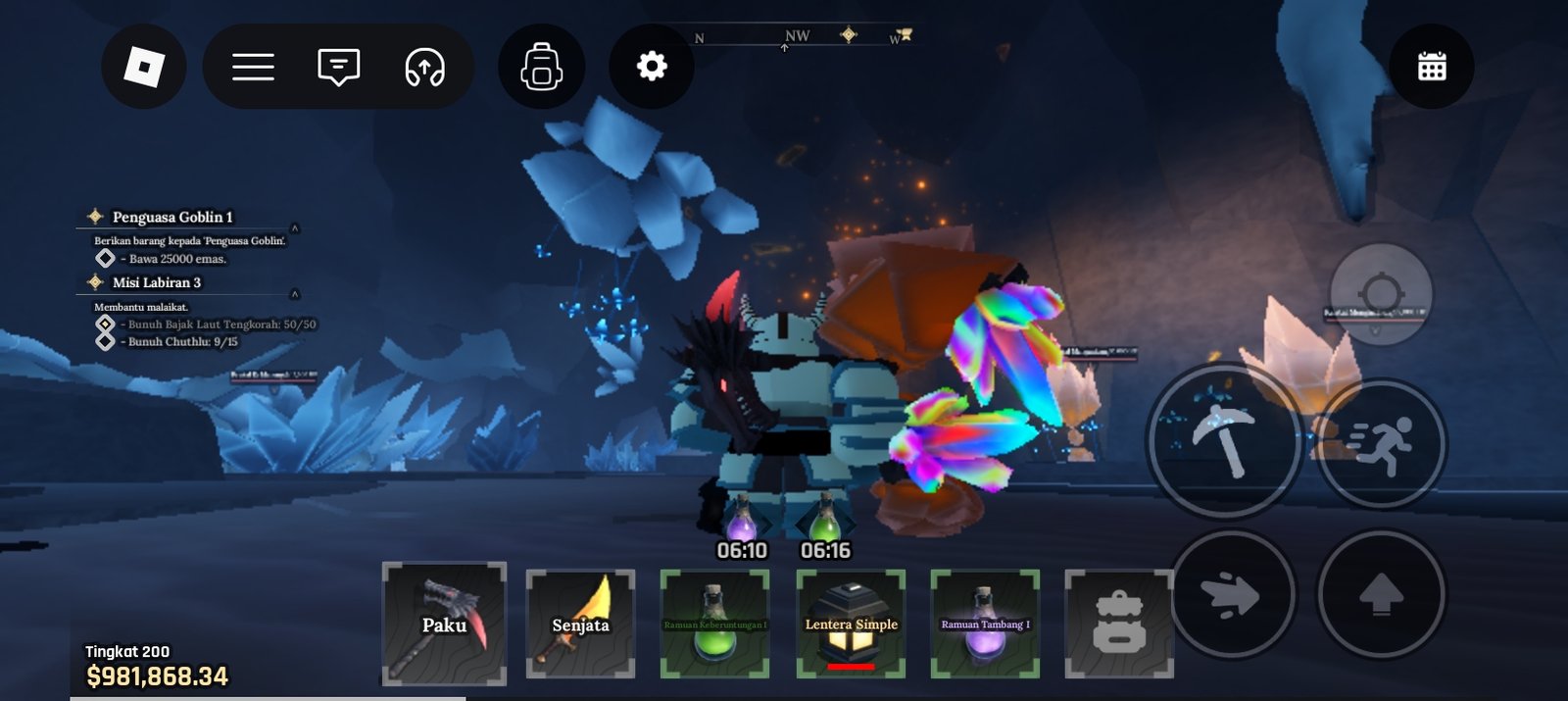
Task: Use the Ramuan Tambang I potion
Action: (x=985, y=624)
